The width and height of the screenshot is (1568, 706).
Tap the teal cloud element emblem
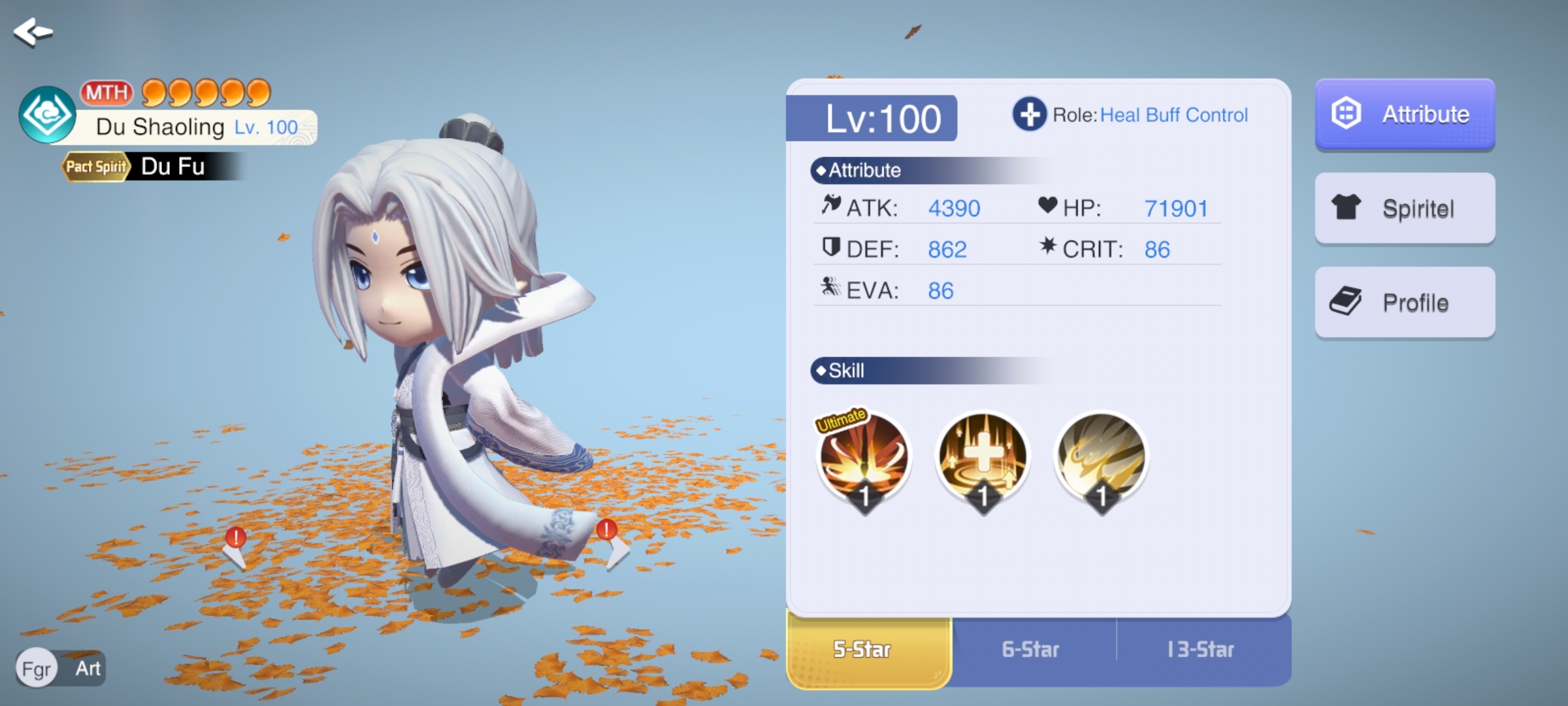[47, 115]
